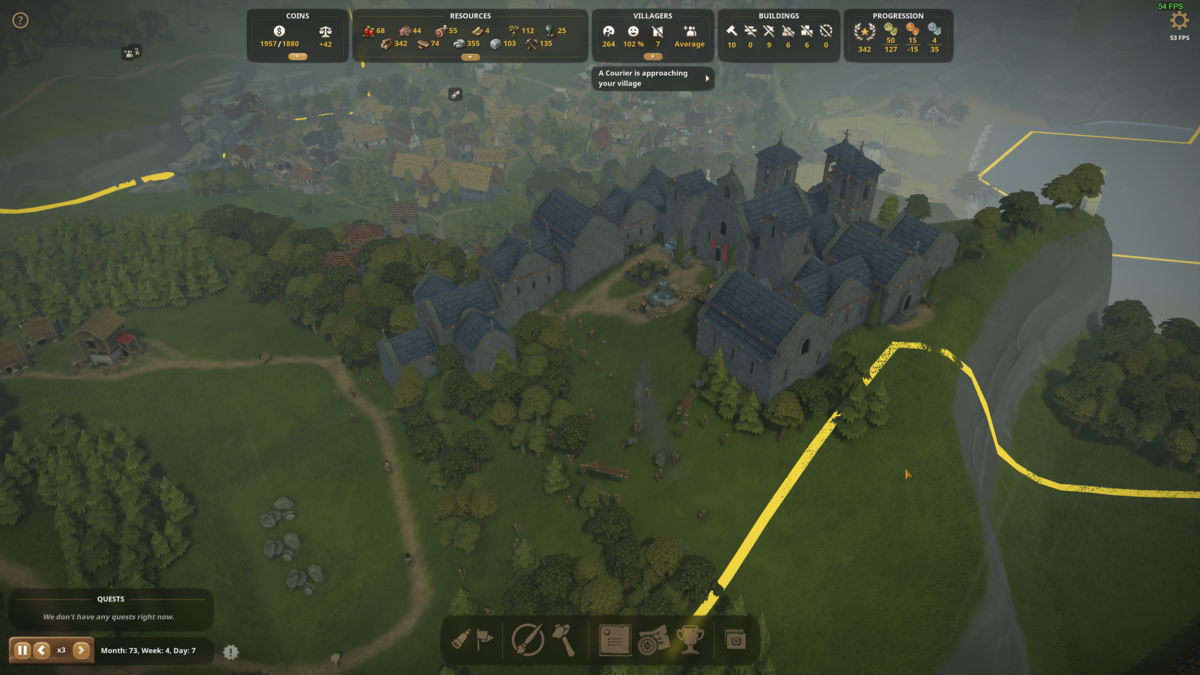Increase game speed with the right arrow
Viewport: 1200px width, 675px height.
click(x=81, y=650)
